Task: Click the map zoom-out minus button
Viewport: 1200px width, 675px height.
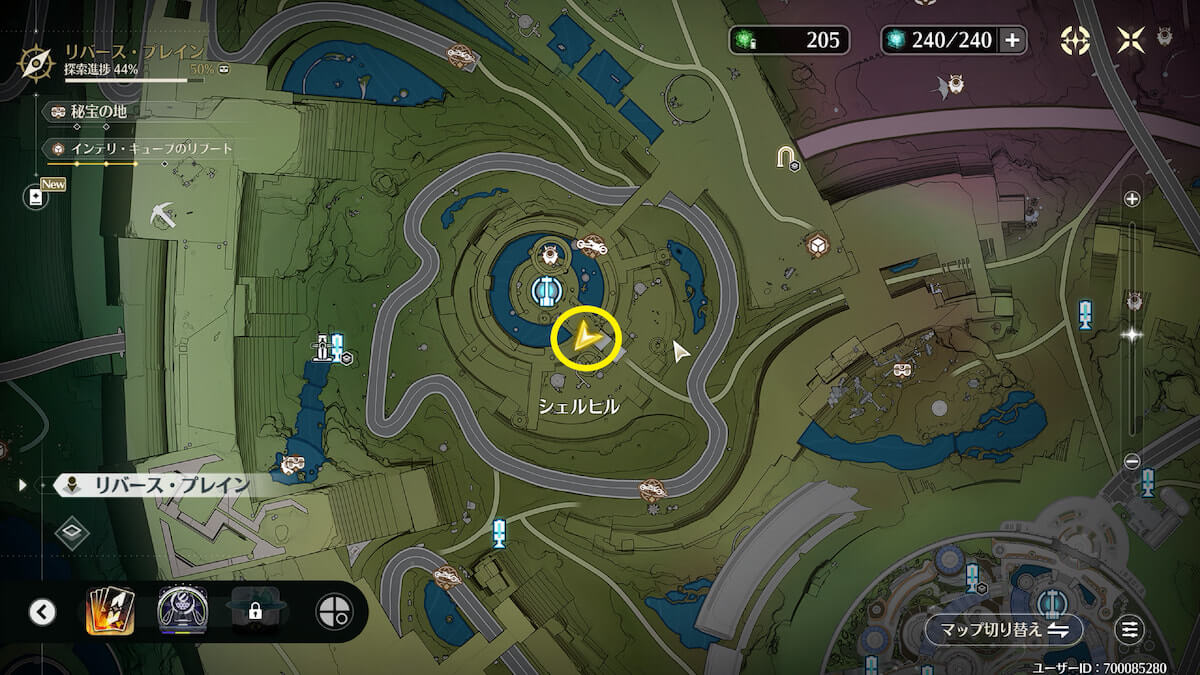Action: [x=1132, y=461]
